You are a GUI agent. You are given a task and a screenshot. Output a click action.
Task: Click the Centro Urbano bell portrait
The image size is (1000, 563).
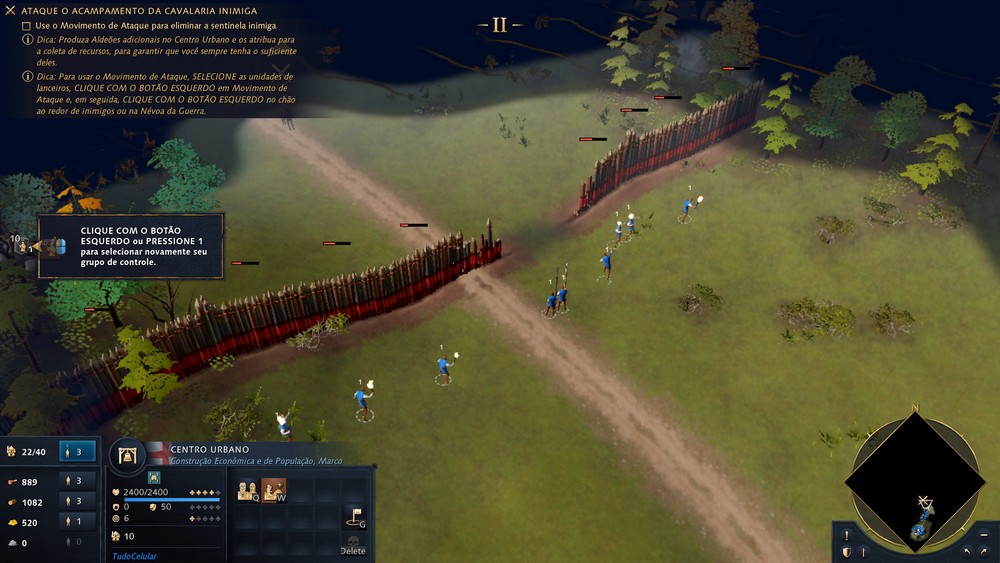(x=127, y=456)
